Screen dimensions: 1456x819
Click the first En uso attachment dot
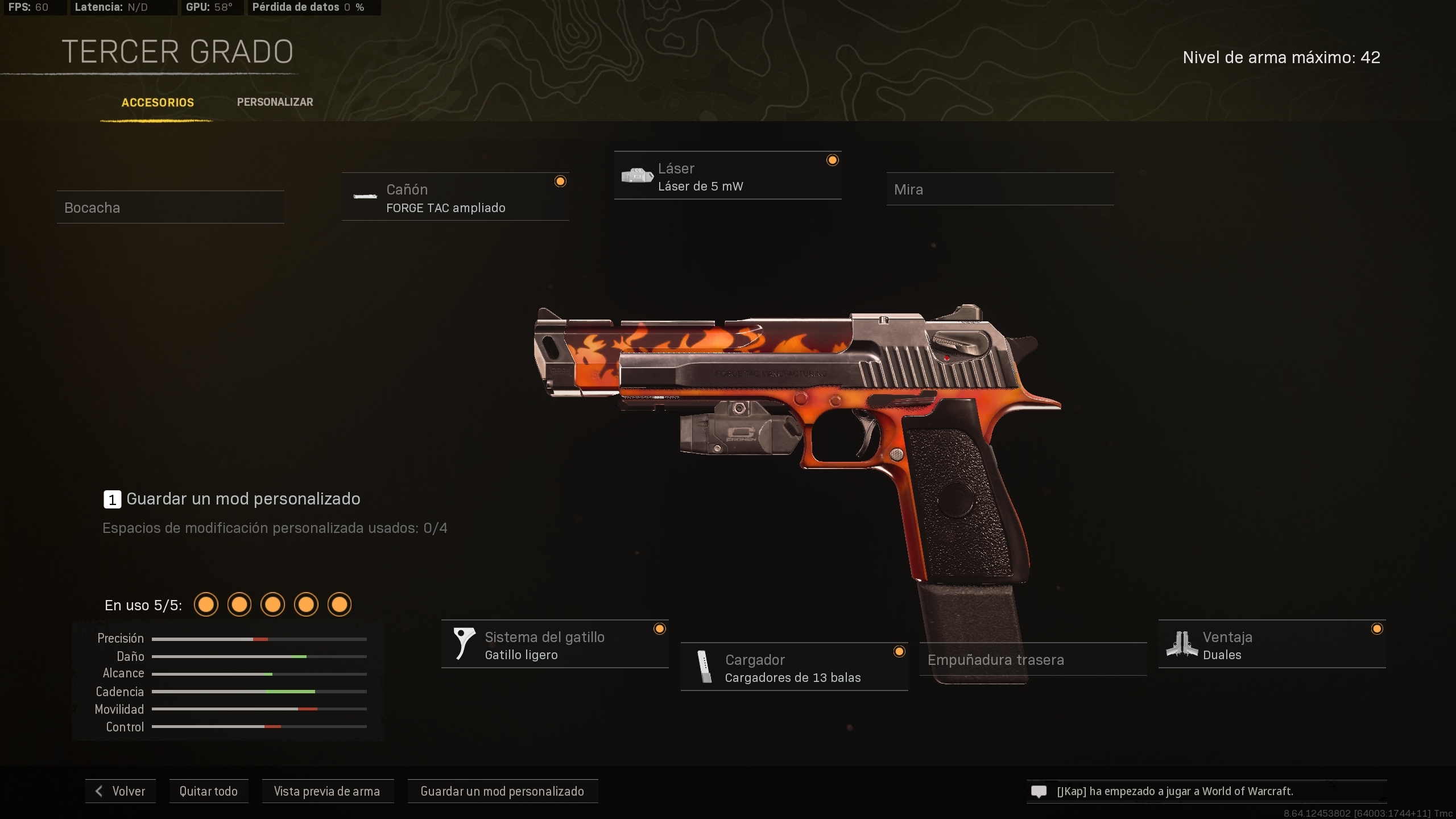pyautogui.click(x=206, y=605)
